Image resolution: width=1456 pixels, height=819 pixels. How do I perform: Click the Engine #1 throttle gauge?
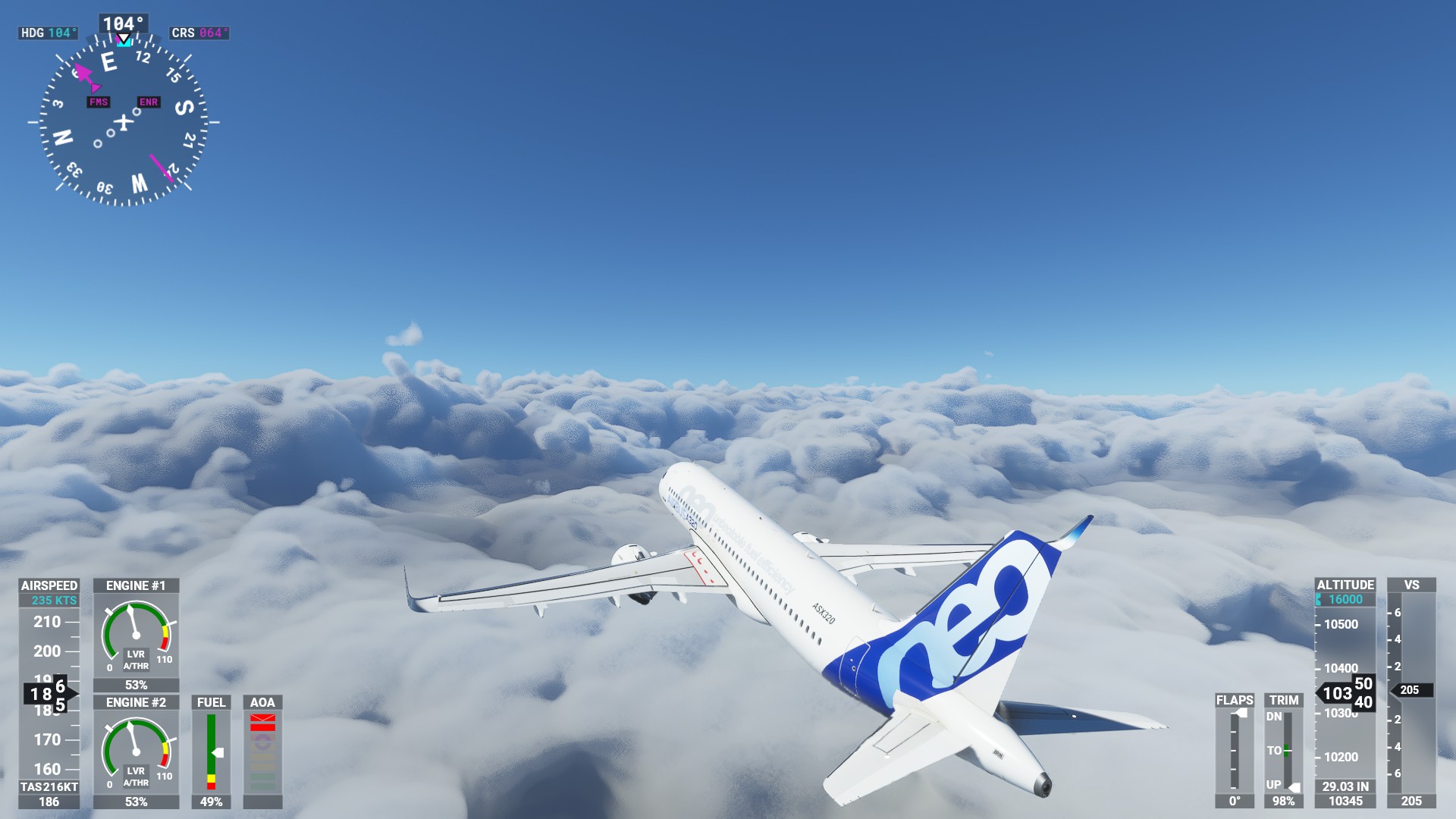tap(135, 635)
